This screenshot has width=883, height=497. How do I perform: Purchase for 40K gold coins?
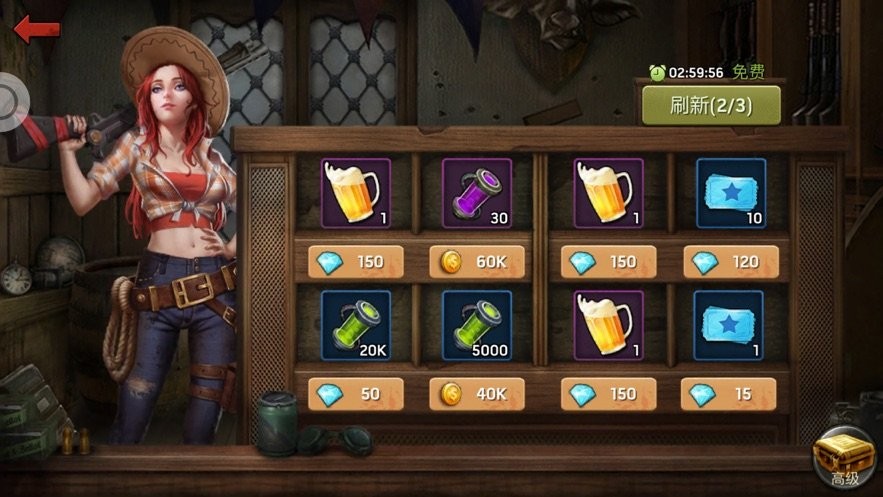(x=477, y=394)
